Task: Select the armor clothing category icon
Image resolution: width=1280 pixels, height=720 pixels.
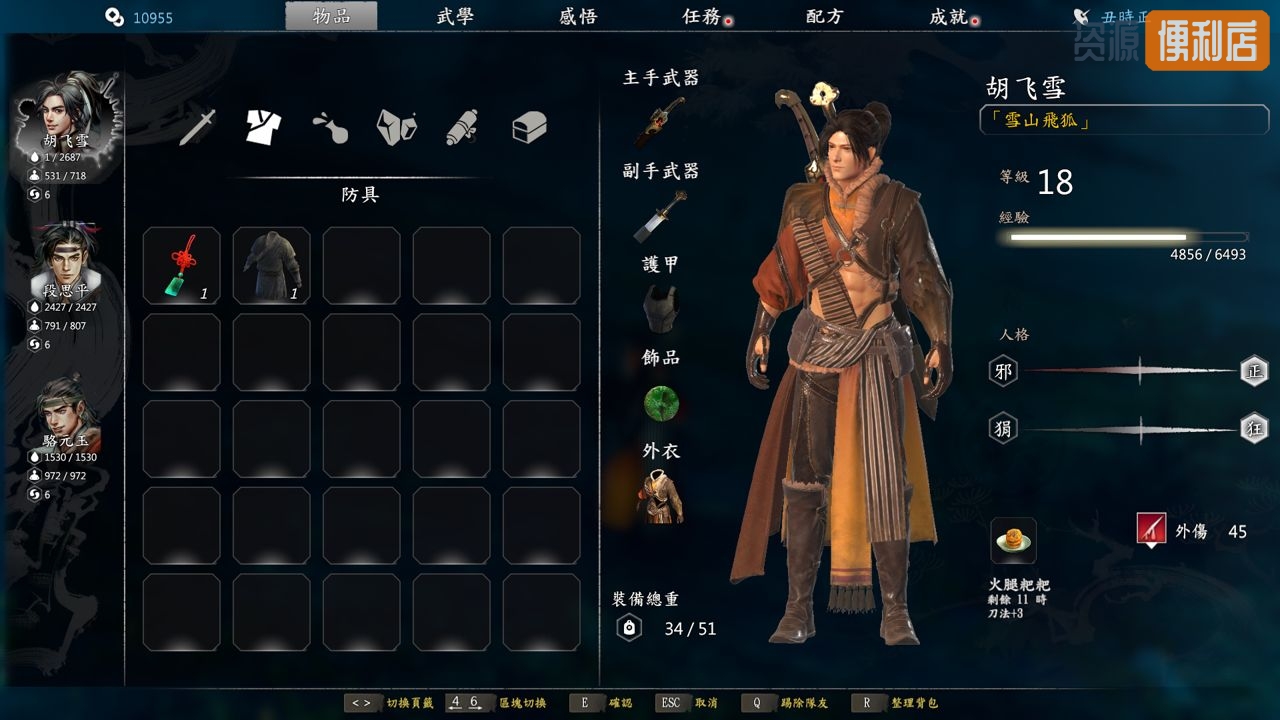Action: 264,127
